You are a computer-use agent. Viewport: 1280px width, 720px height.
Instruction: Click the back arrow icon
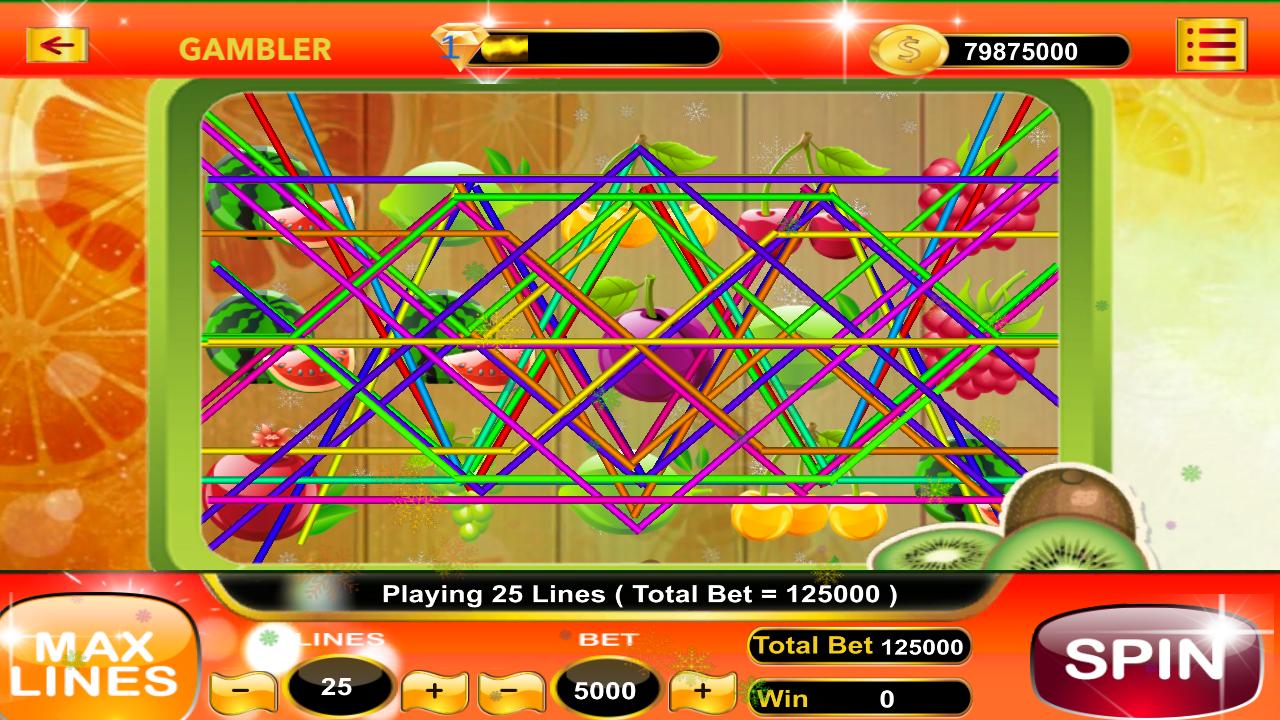[57, 43]
